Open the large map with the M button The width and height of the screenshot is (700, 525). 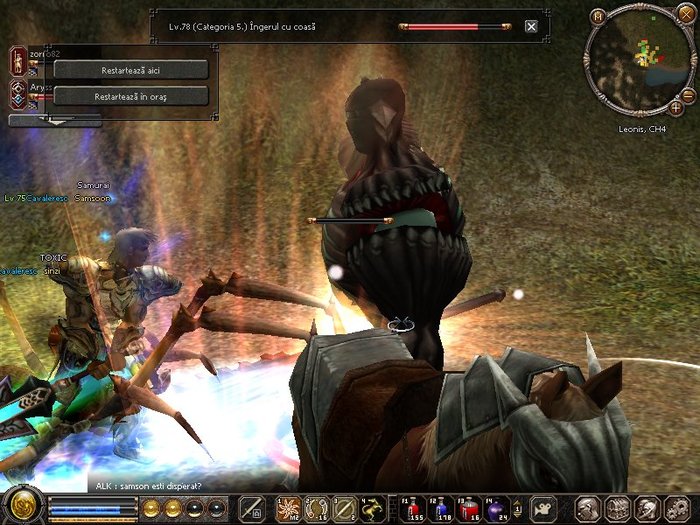(x=598, y=17)
